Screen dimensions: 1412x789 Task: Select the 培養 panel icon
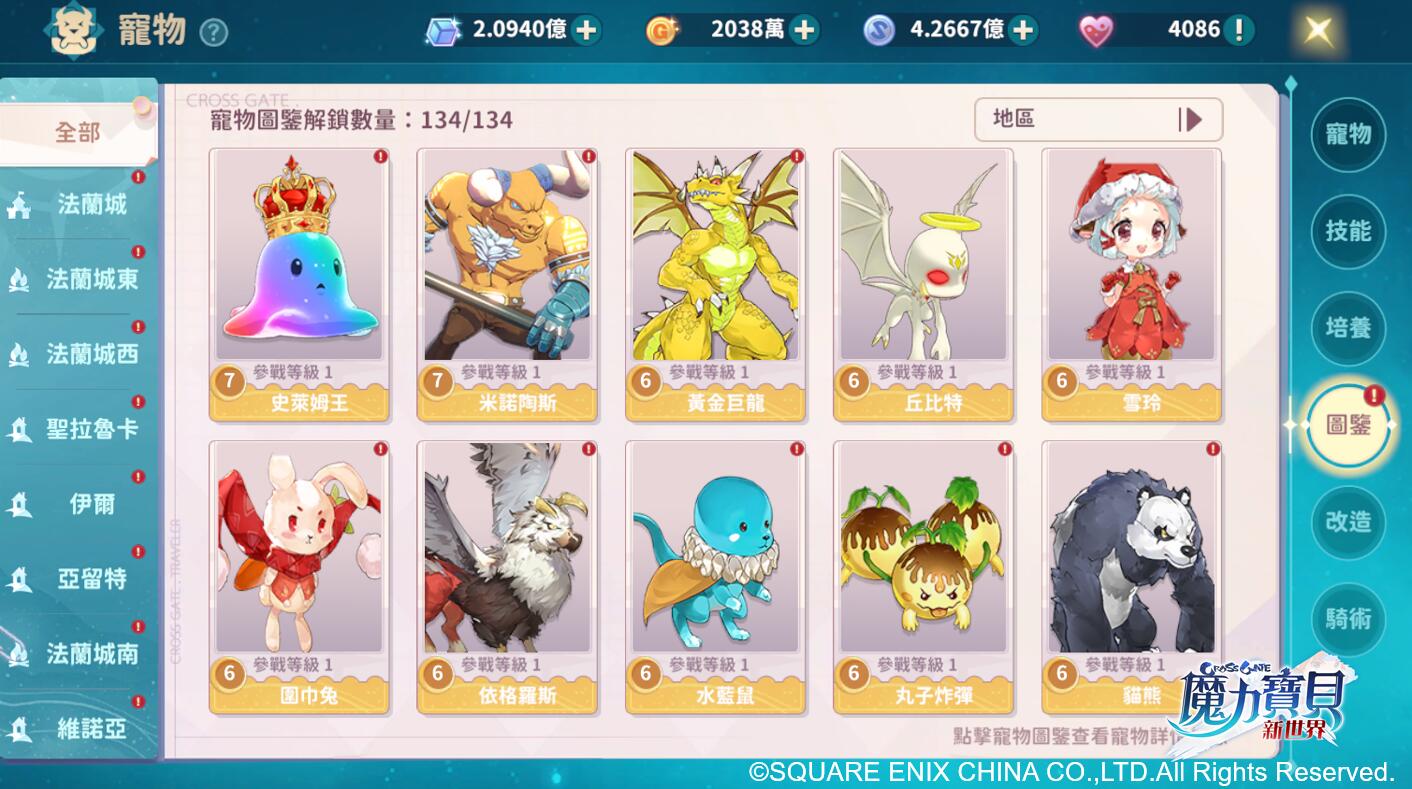pyautogui.click(x=1348, y=328)
